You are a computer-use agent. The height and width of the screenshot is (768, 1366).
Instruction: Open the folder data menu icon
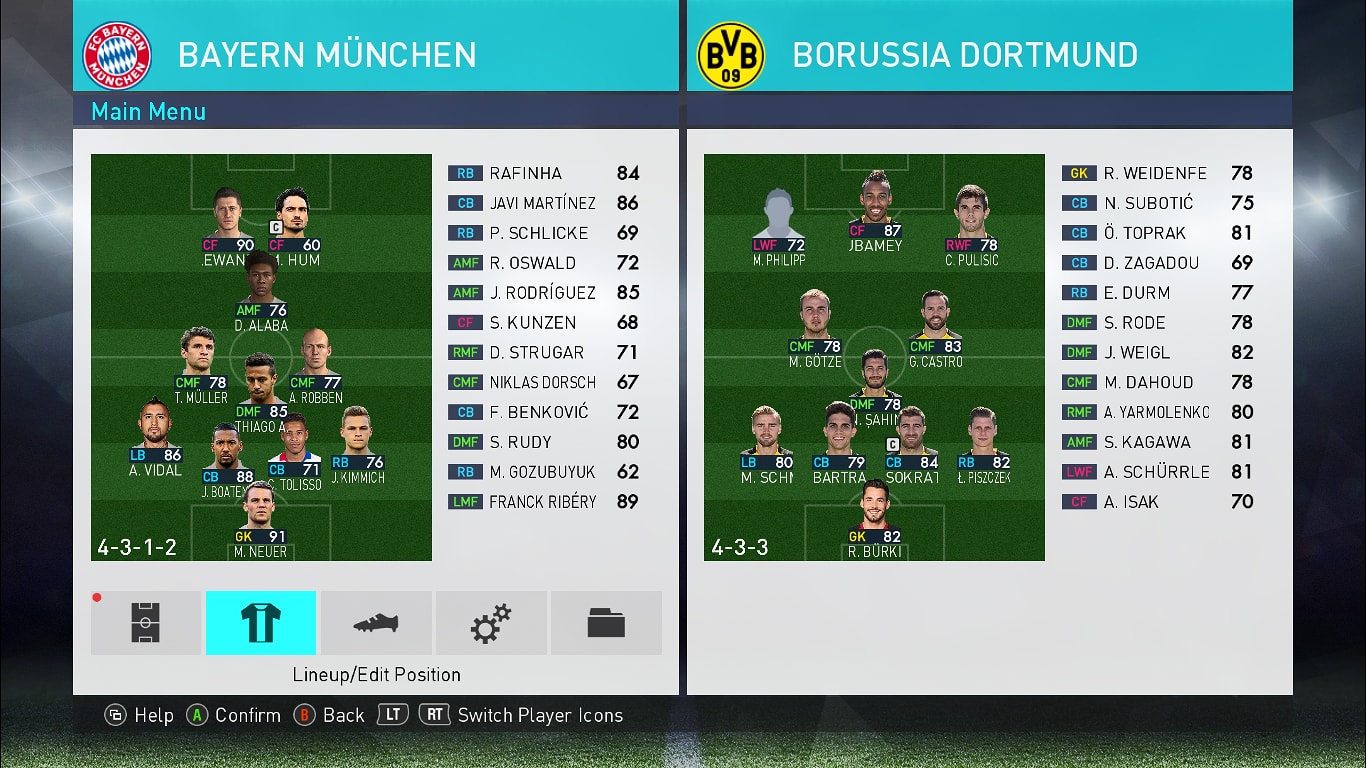coord(606,623)
